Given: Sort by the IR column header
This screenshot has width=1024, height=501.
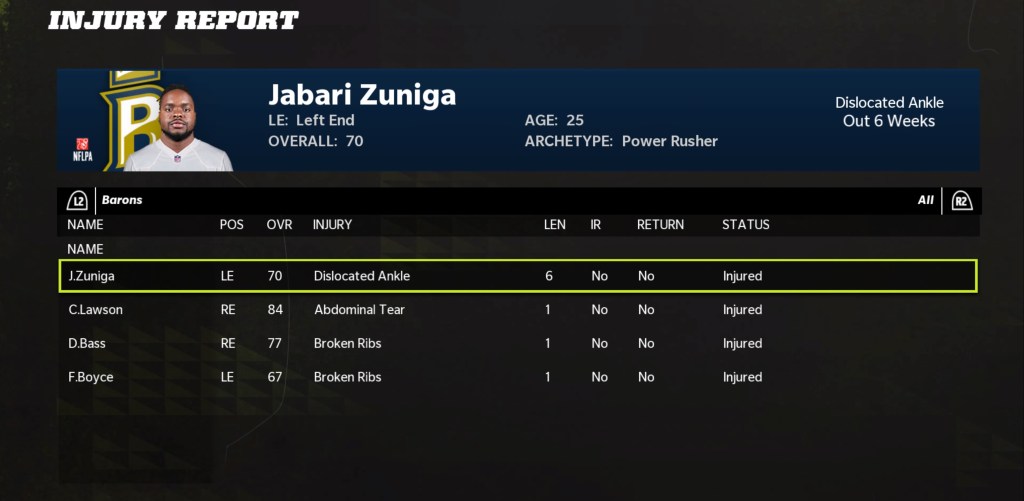Looking at the screenshot, I should [x=596, y=225].
